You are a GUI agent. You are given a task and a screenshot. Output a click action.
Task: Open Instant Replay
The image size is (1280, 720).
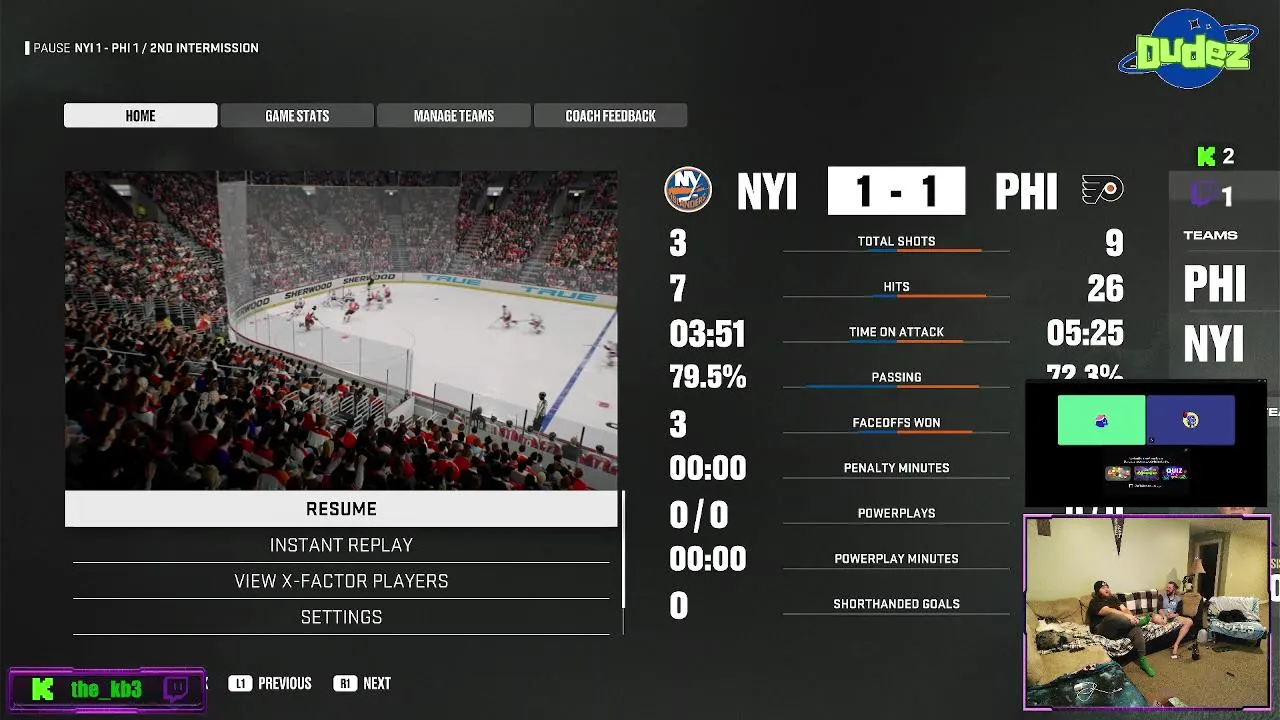tap(341, 545)
